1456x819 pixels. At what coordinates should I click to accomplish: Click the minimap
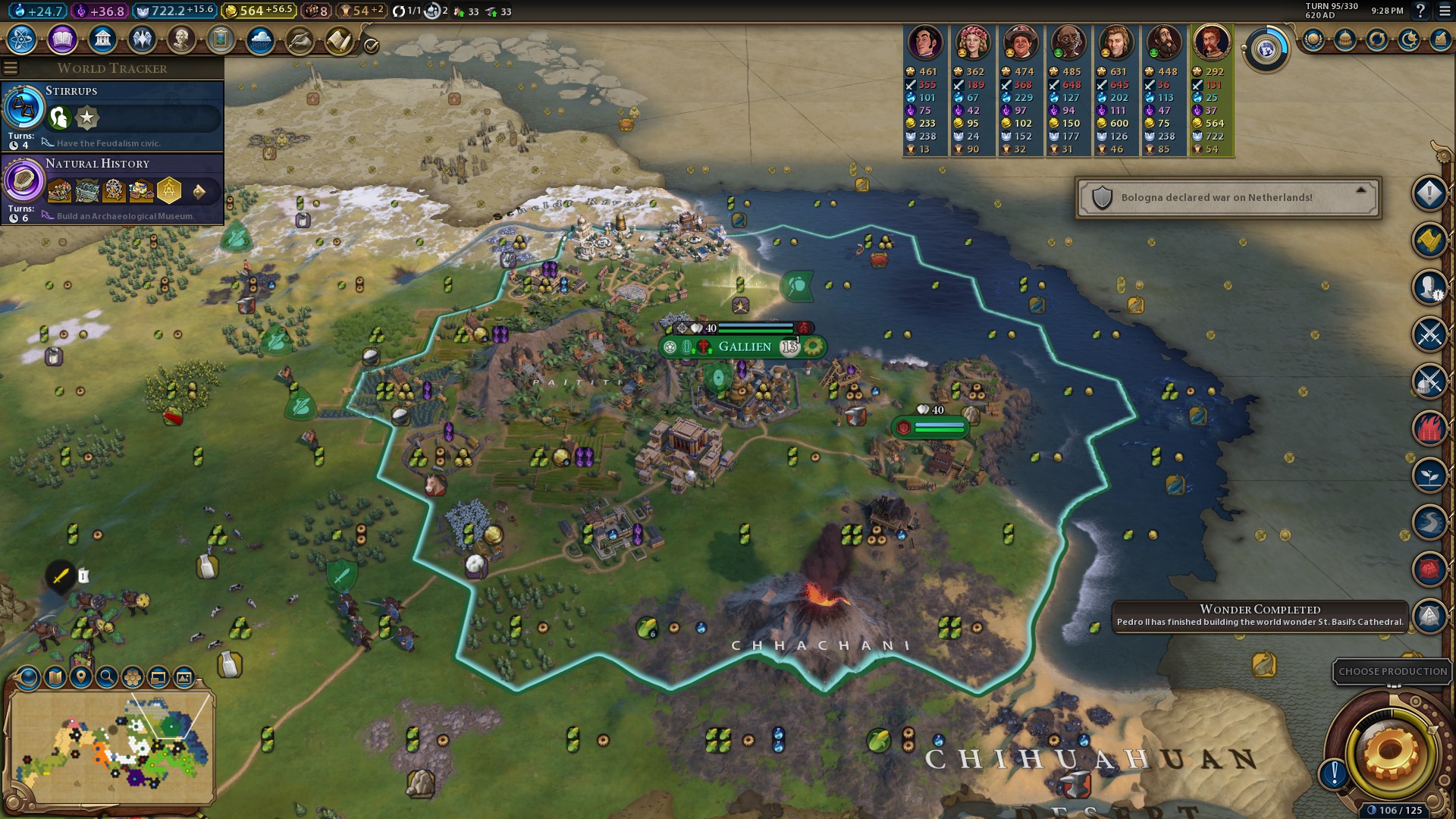(111, 747)
